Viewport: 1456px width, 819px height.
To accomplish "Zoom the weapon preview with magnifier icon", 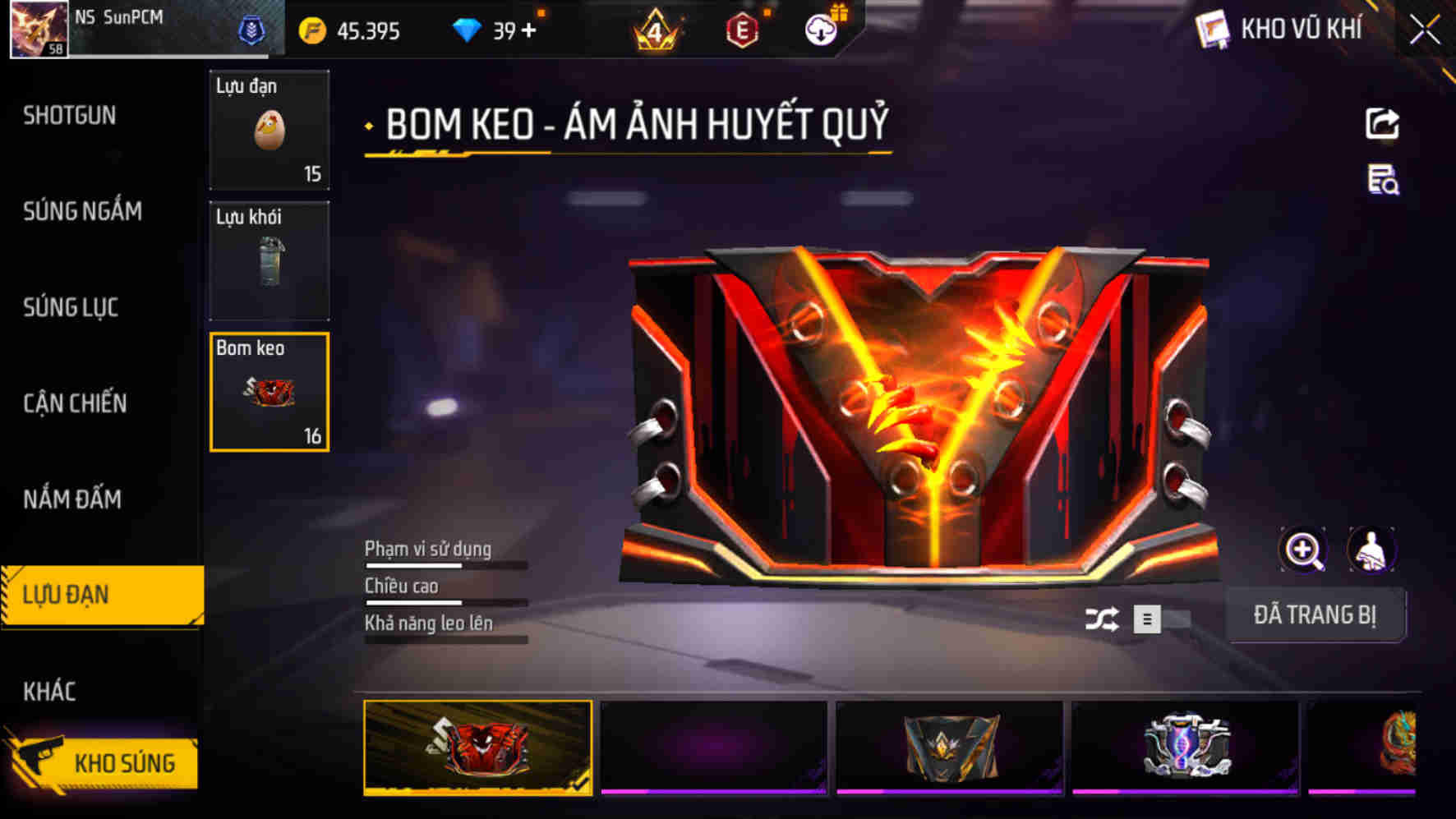I will point(1304,549).
